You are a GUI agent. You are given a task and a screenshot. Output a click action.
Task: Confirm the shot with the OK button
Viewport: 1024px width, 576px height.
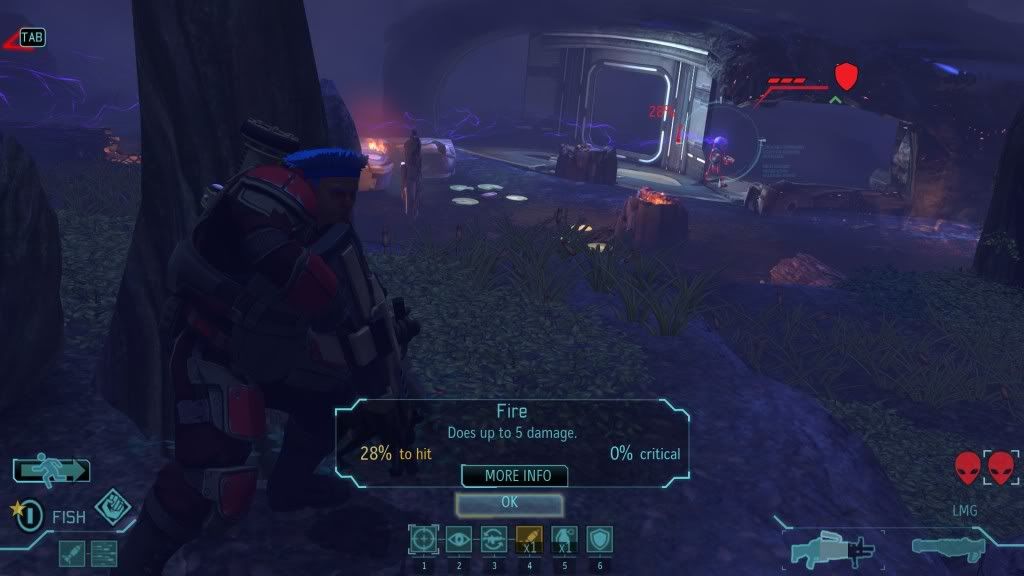(x=509, y=503)
